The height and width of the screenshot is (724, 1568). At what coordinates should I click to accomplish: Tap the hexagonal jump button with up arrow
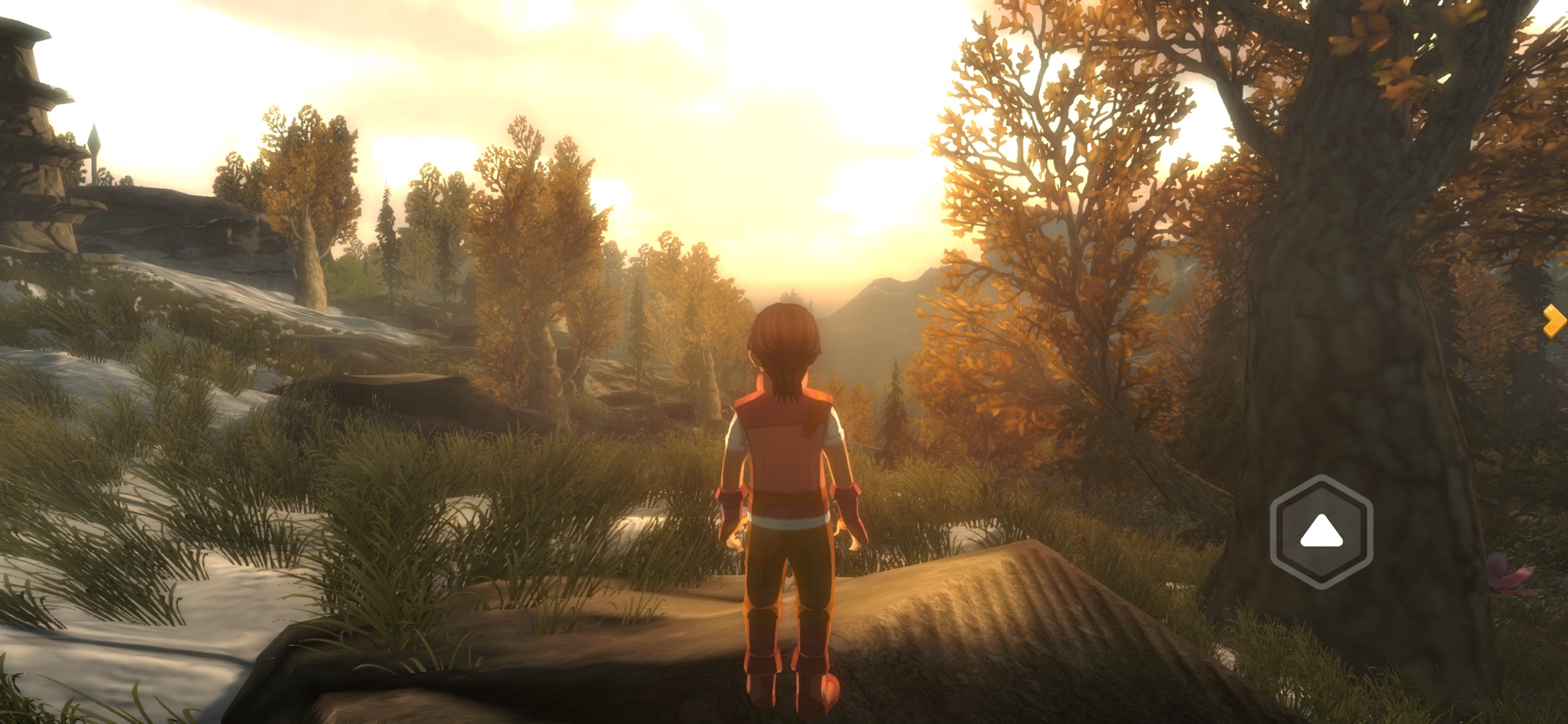coord(1321,532)
